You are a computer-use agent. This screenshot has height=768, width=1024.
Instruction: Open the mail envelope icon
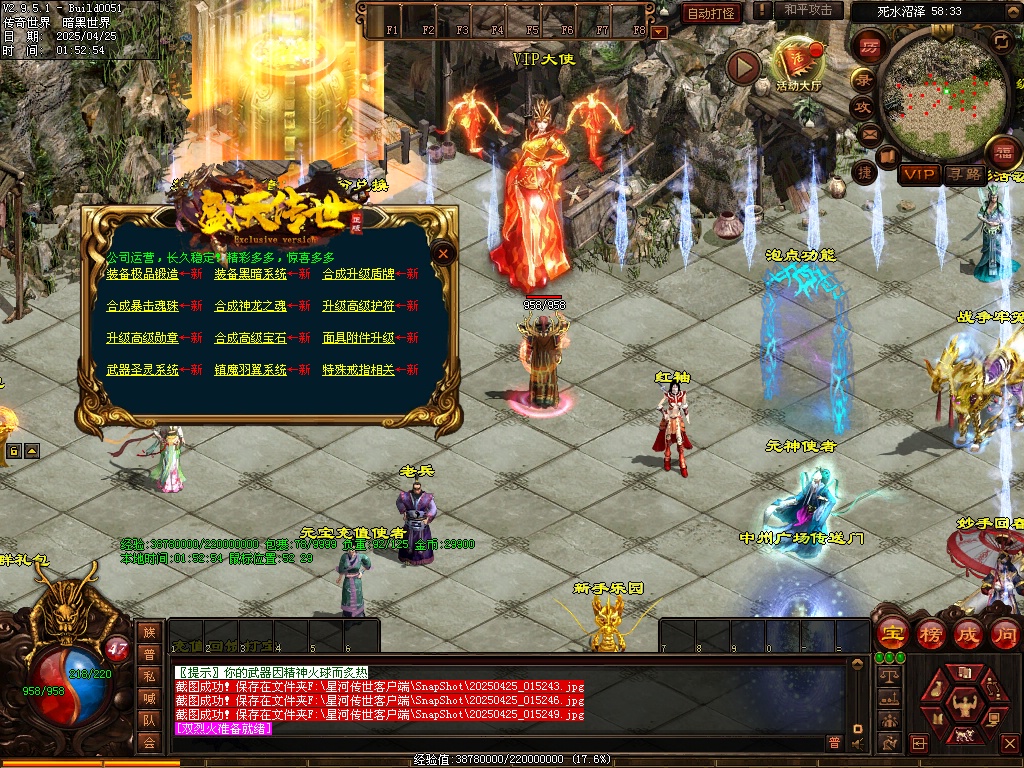click(868, 133)
